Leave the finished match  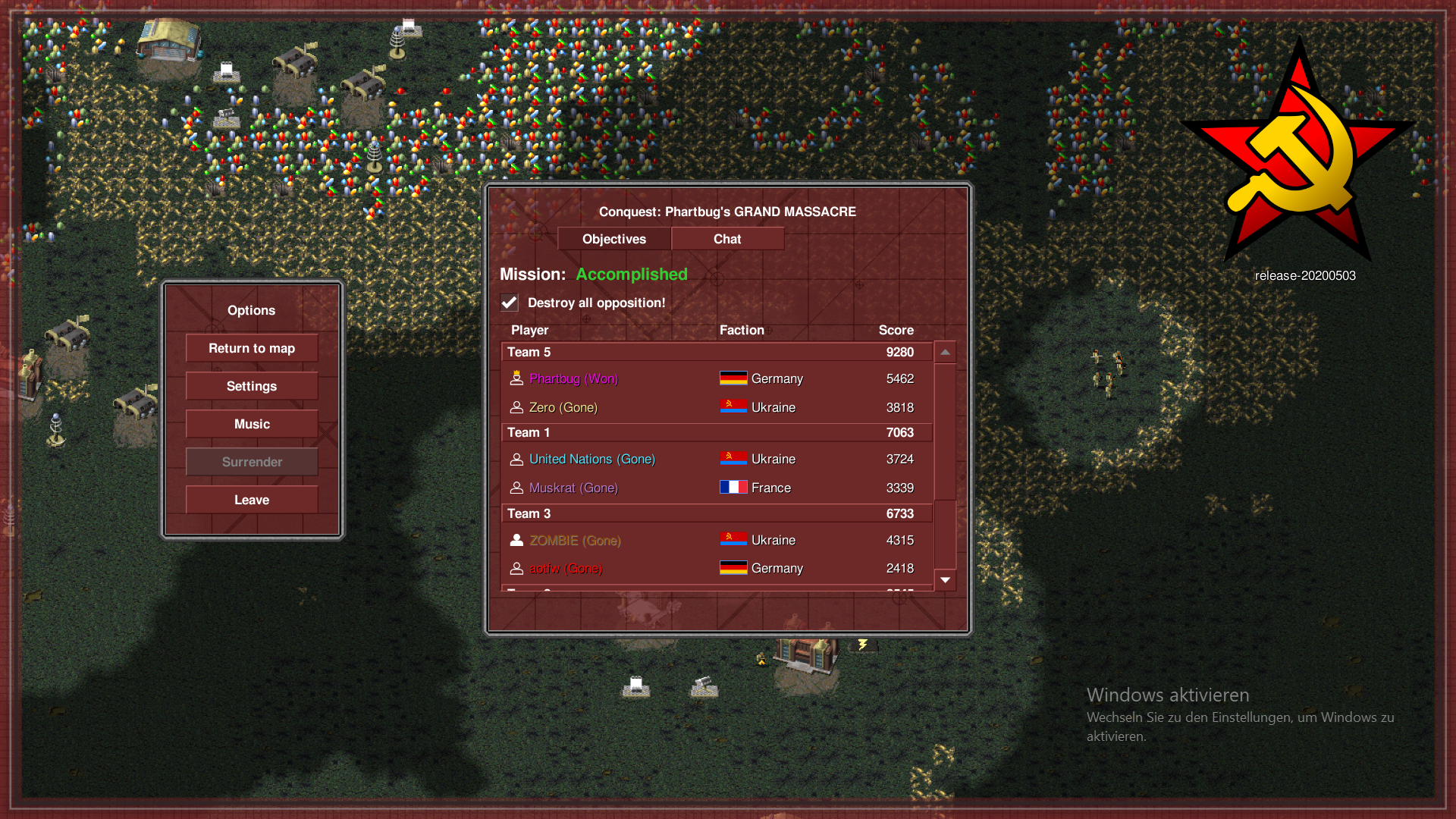(252, 500)
